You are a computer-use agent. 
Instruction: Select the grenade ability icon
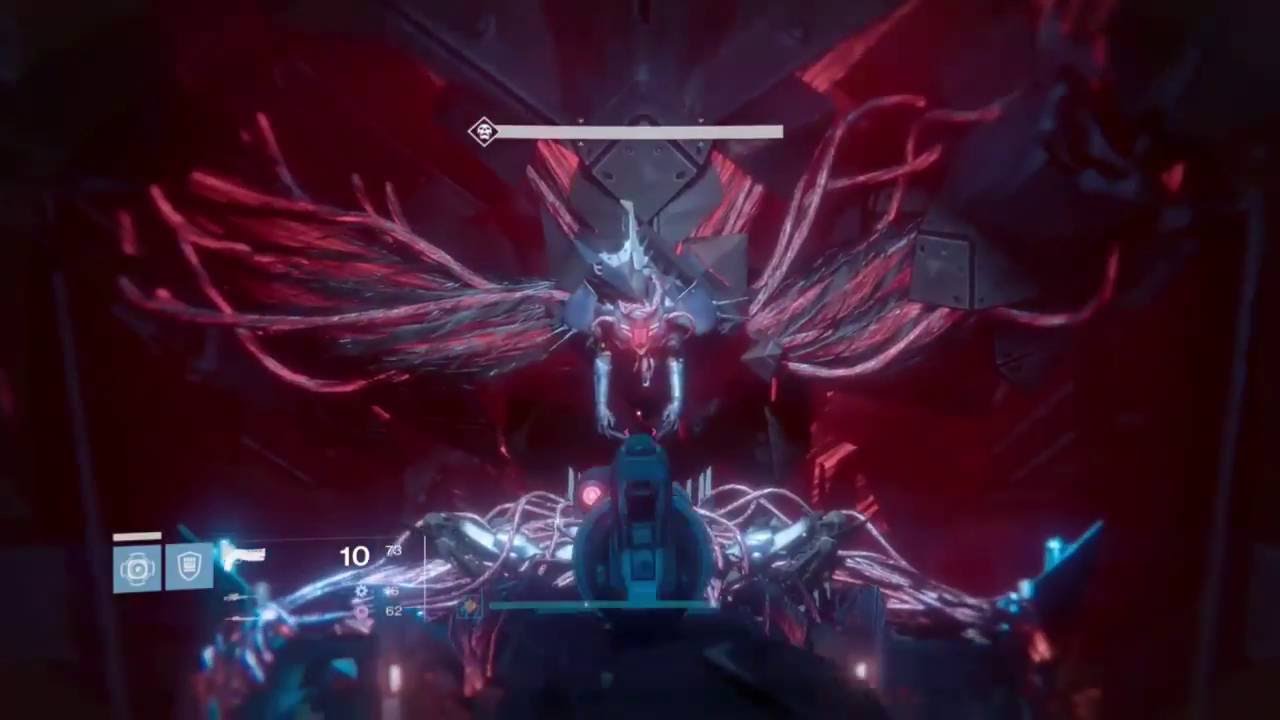click(137, 568)
